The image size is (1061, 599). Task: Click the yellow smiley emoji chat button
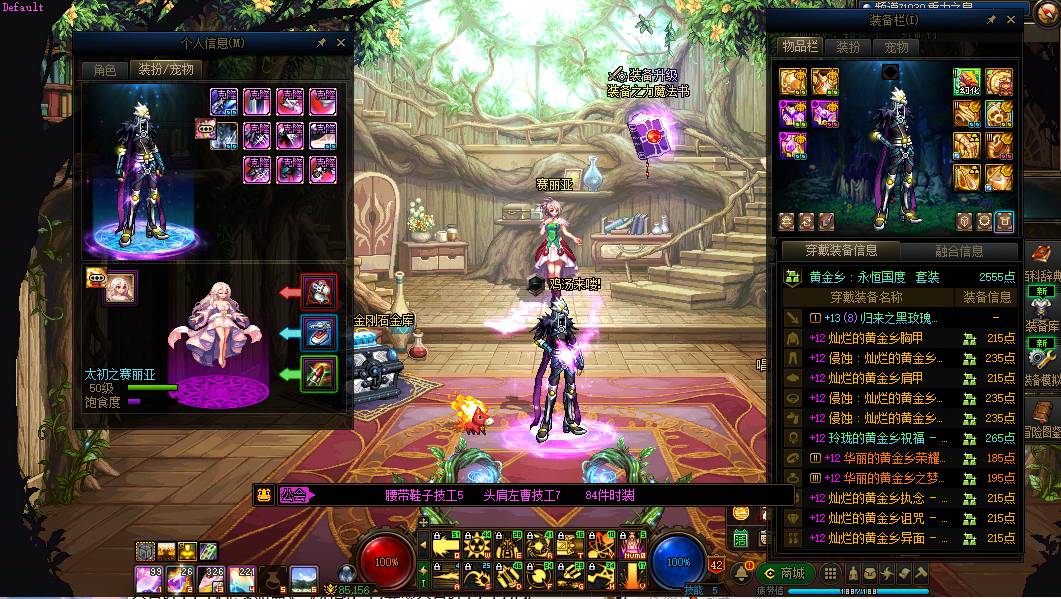pyautogui.click(x=264, y=494)
